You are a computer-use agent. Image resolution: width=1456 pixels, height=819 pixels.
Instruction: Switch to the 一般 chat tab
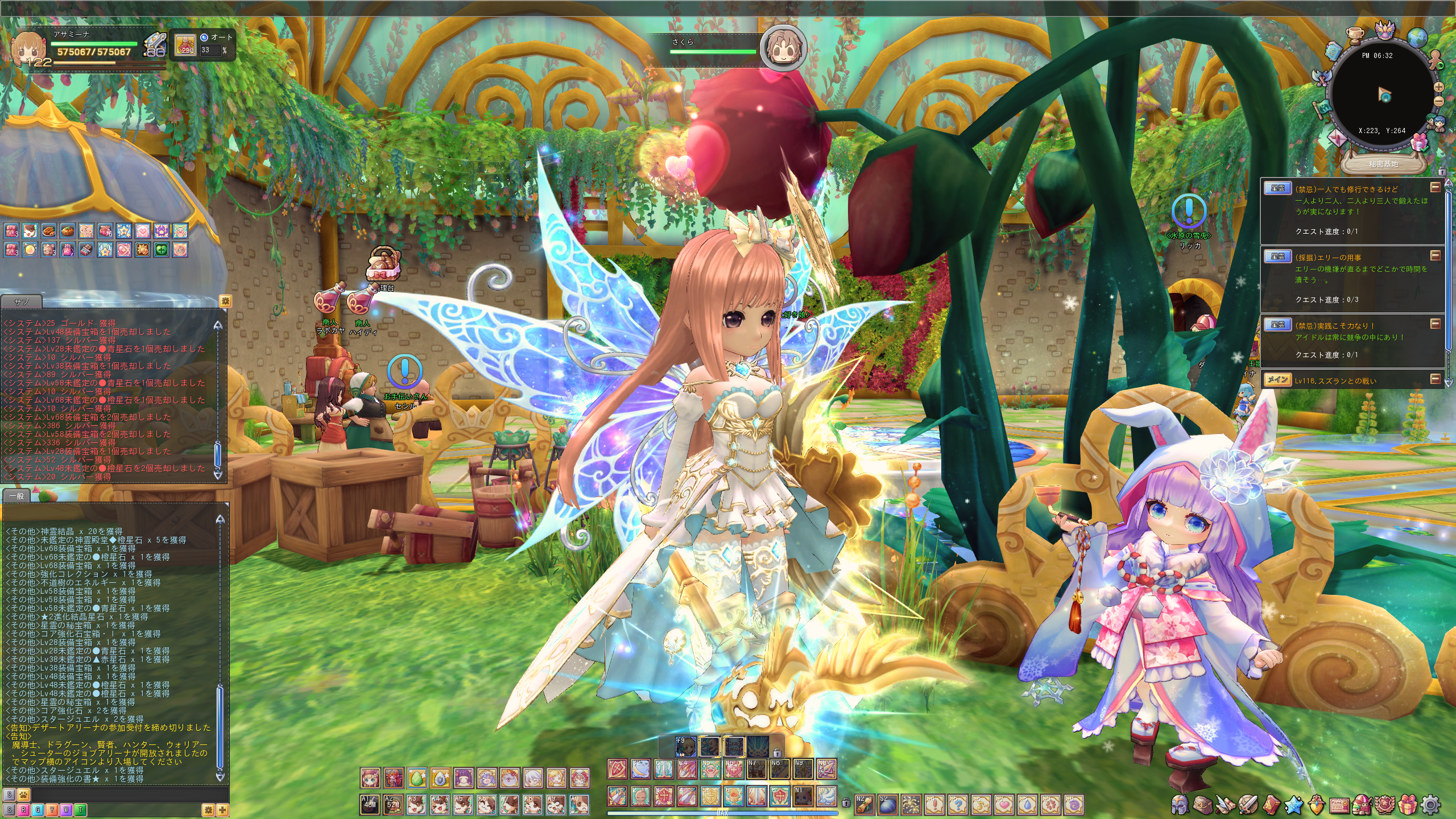tap(16, 496)
